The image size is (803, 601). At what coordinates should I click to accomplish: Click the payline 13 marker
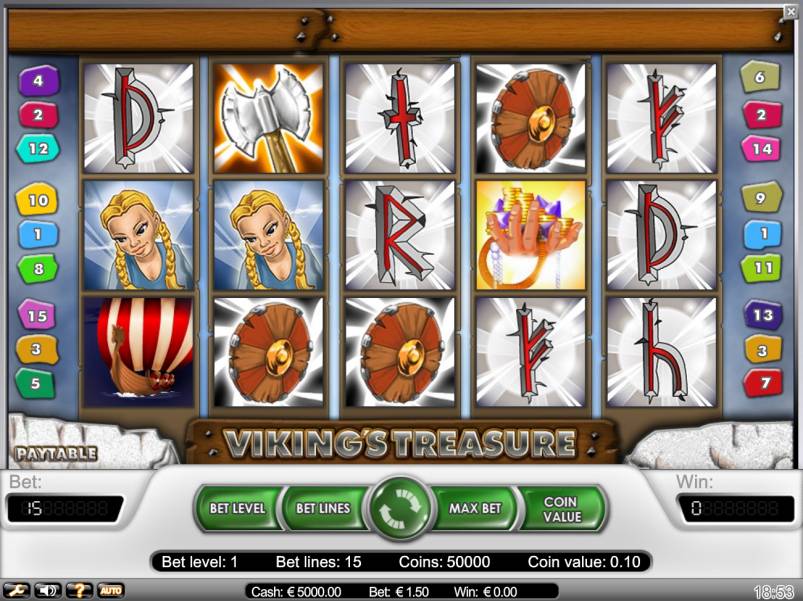click(760, 315)
